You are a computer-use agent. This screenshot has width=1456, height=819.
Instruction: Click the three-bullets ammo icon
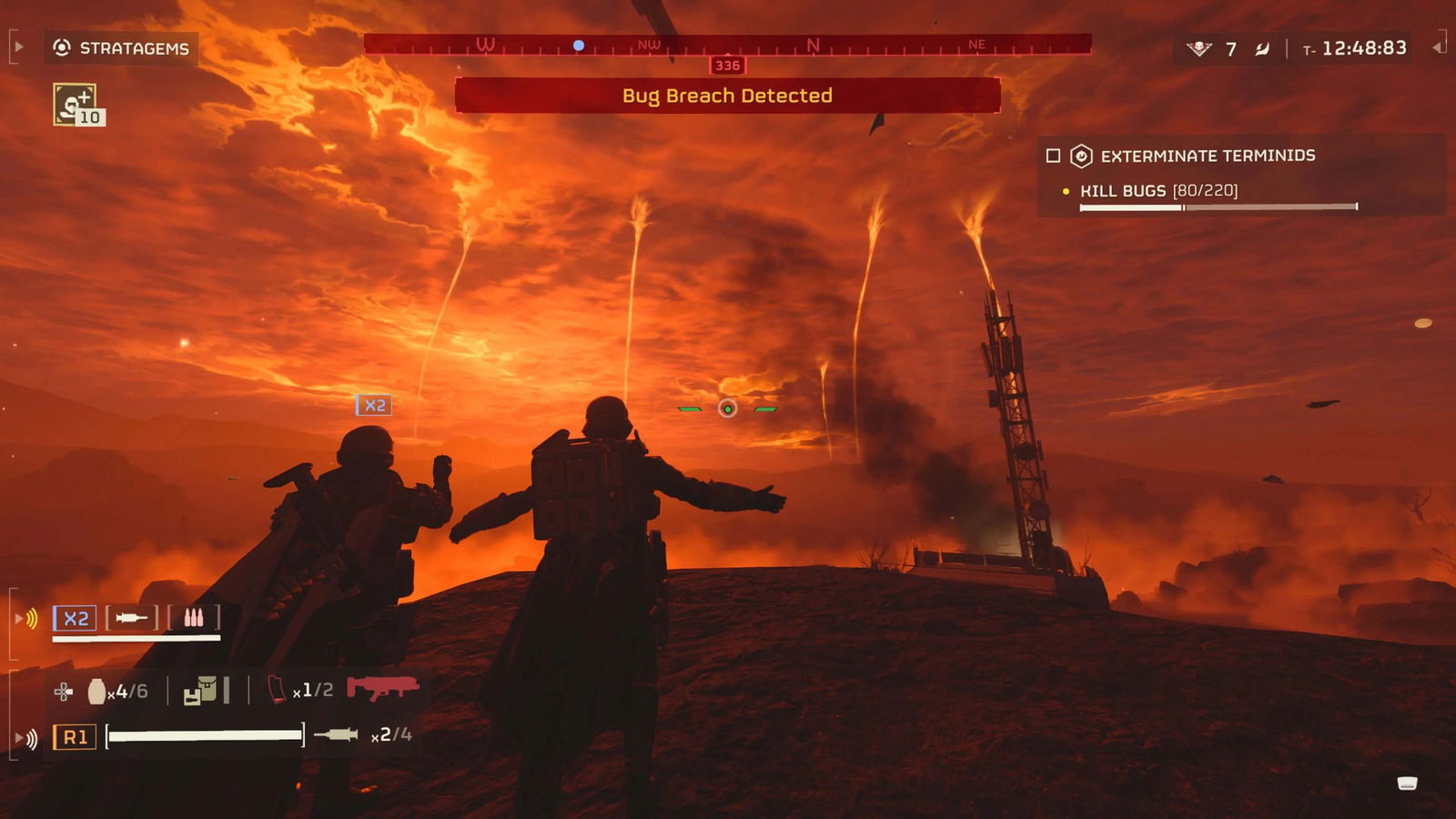pos(194,619)
